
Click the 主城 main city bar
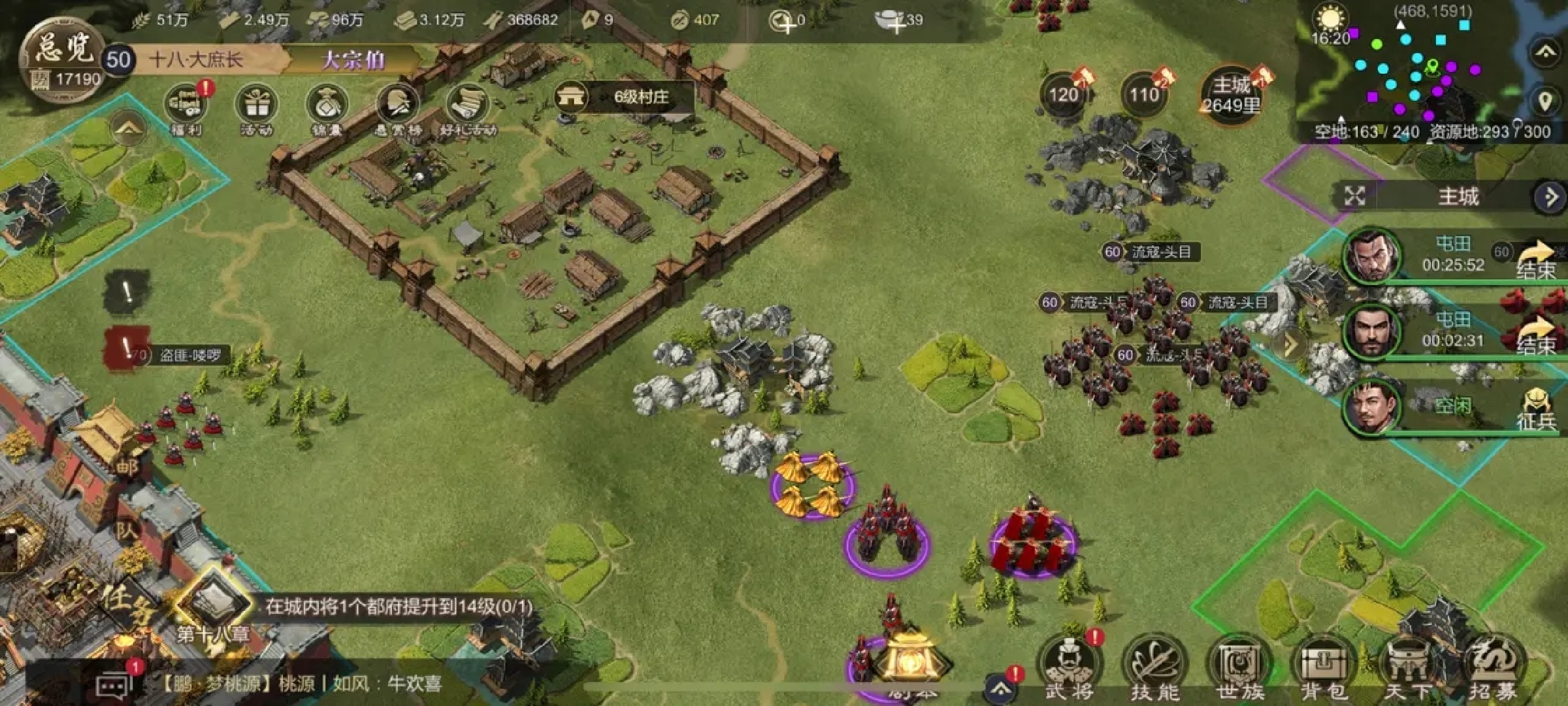pyautogui.click(x=1457, y=196)
